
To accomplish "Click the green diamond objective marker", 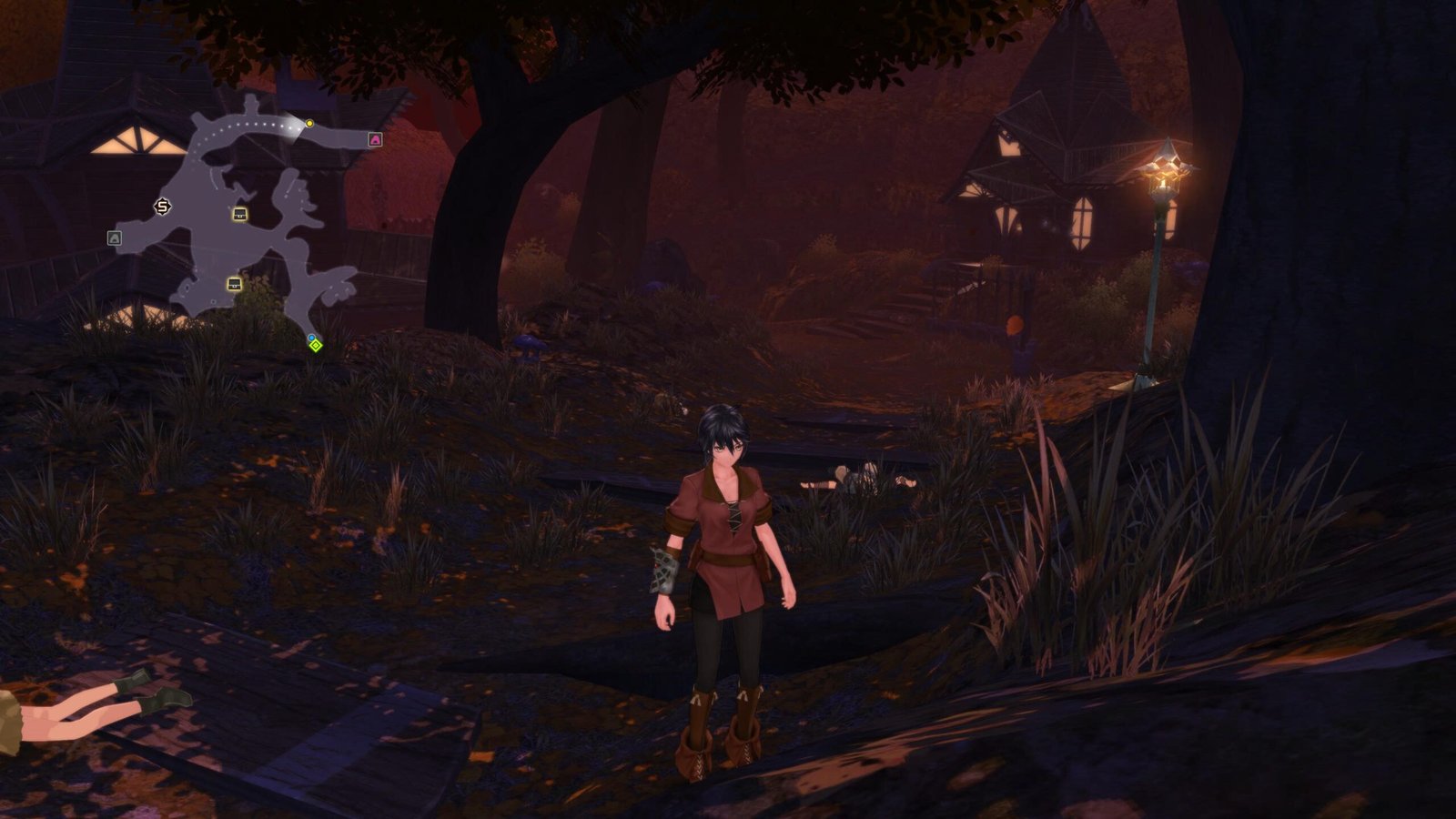I will point(316,346).
